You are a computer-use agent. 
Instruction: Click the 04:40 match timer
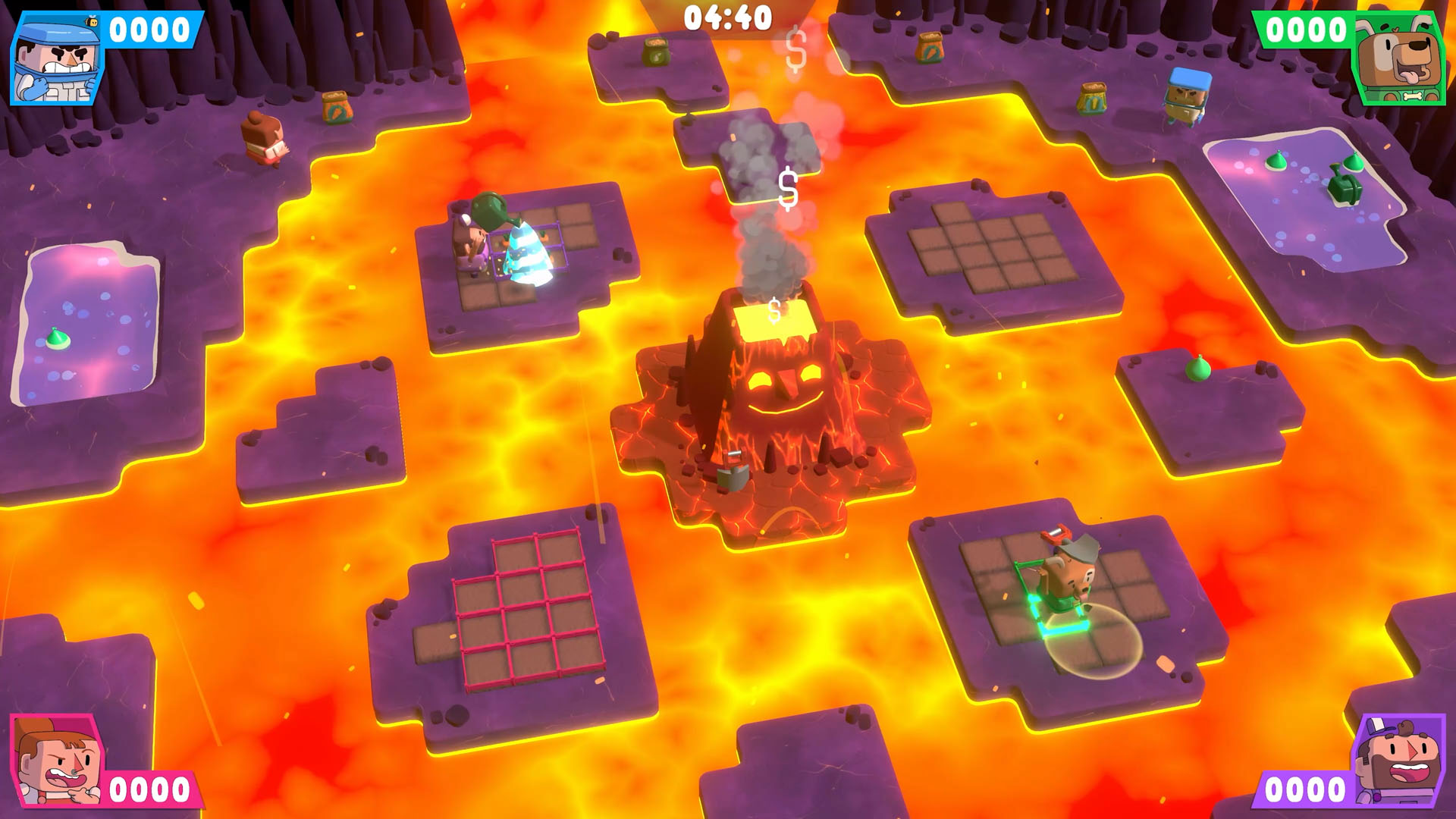[x=728, y=17]
